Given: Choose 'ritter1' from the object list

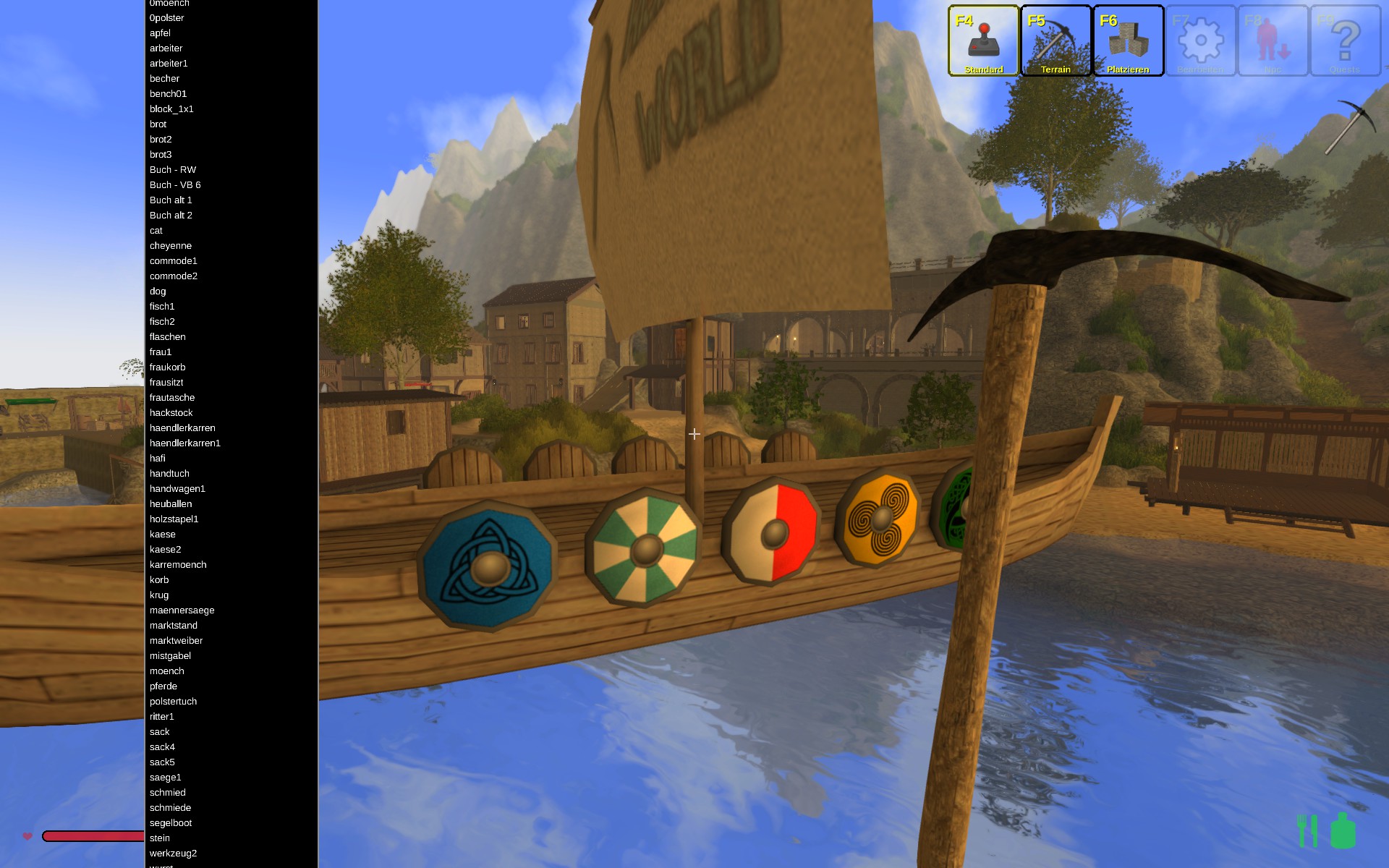Looking at the screenshot, I should [x=162, y=717].
